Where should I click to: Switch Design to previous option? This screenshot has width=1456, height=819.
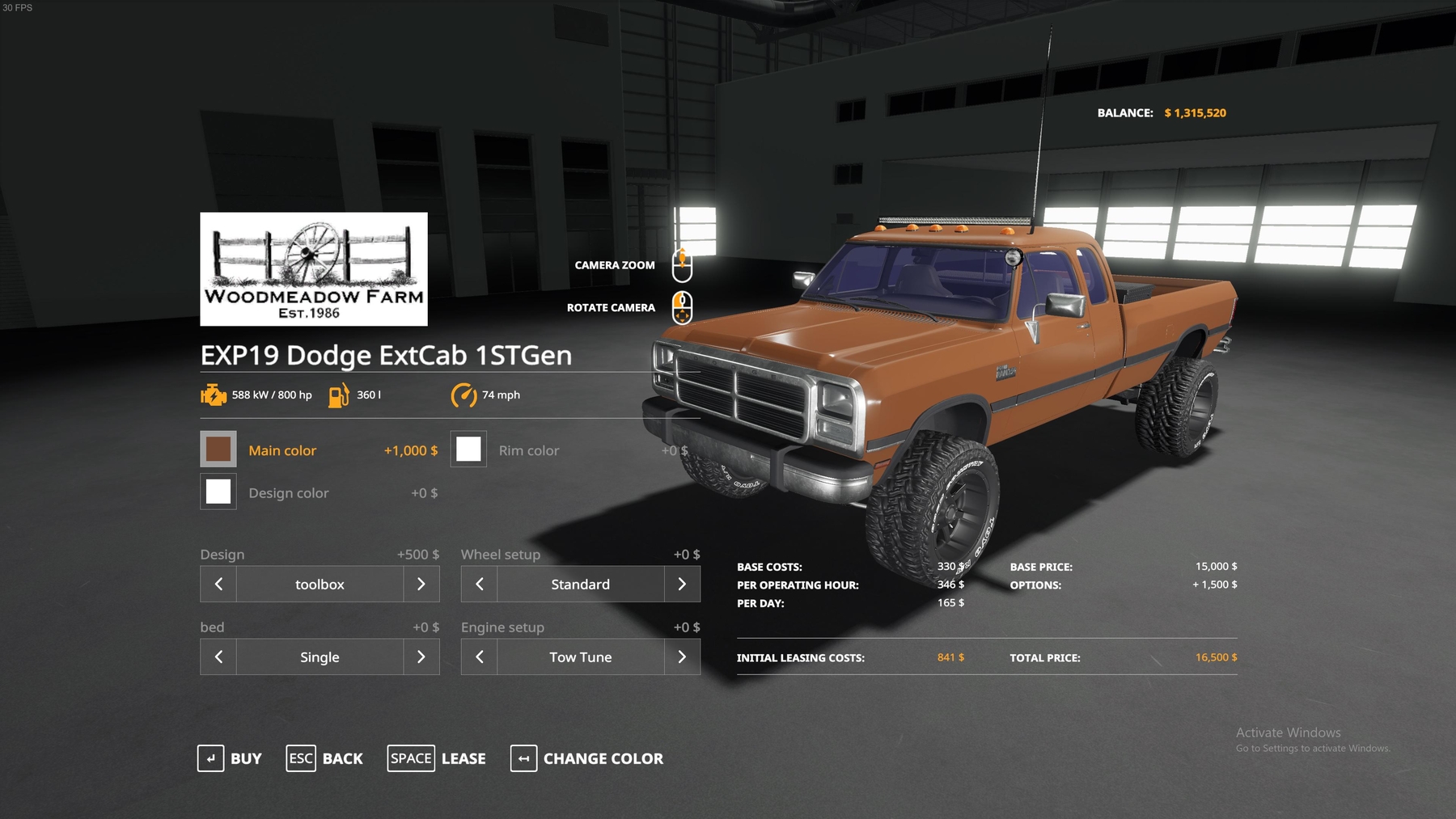[x=218, y=584]
